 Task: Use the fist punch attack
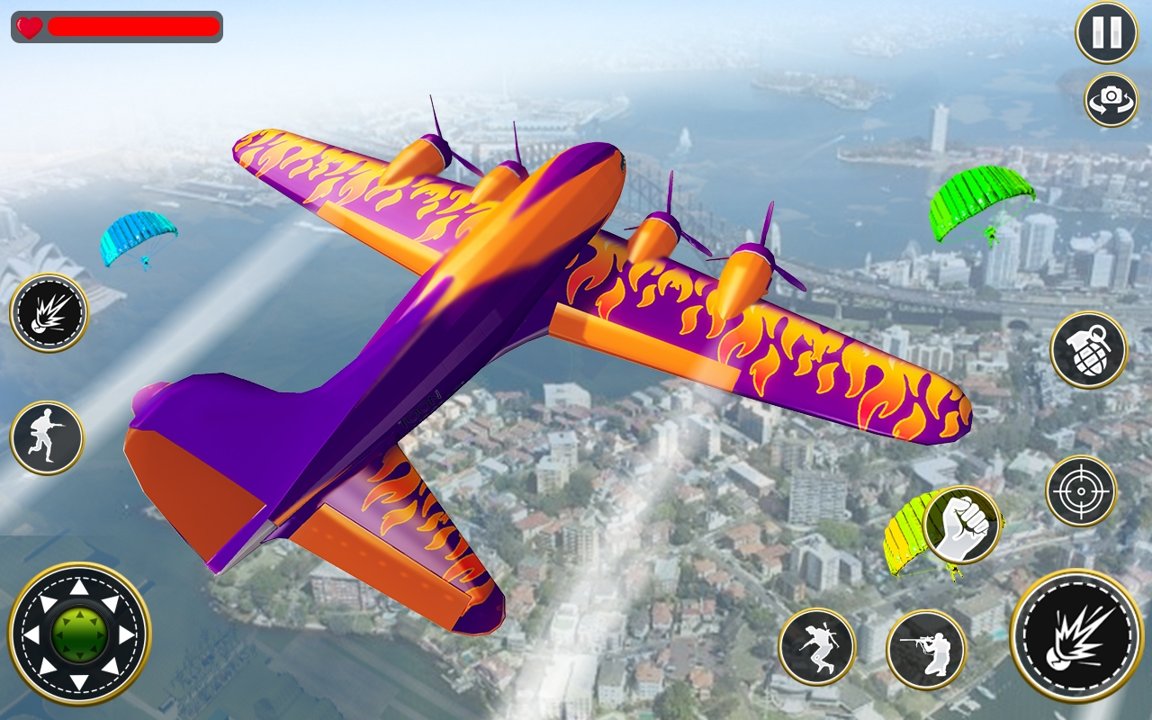click(x=962, y=525)
